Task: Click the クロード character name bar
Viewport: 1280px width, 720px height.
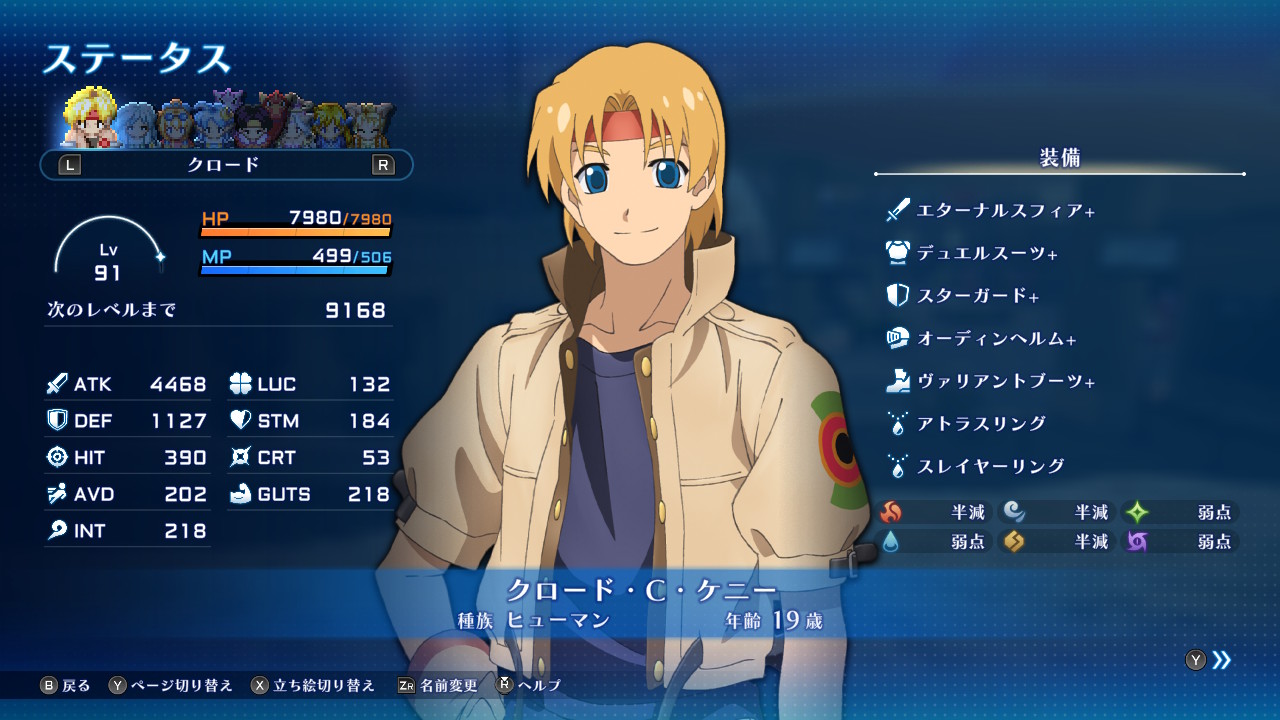Action: 225,165
